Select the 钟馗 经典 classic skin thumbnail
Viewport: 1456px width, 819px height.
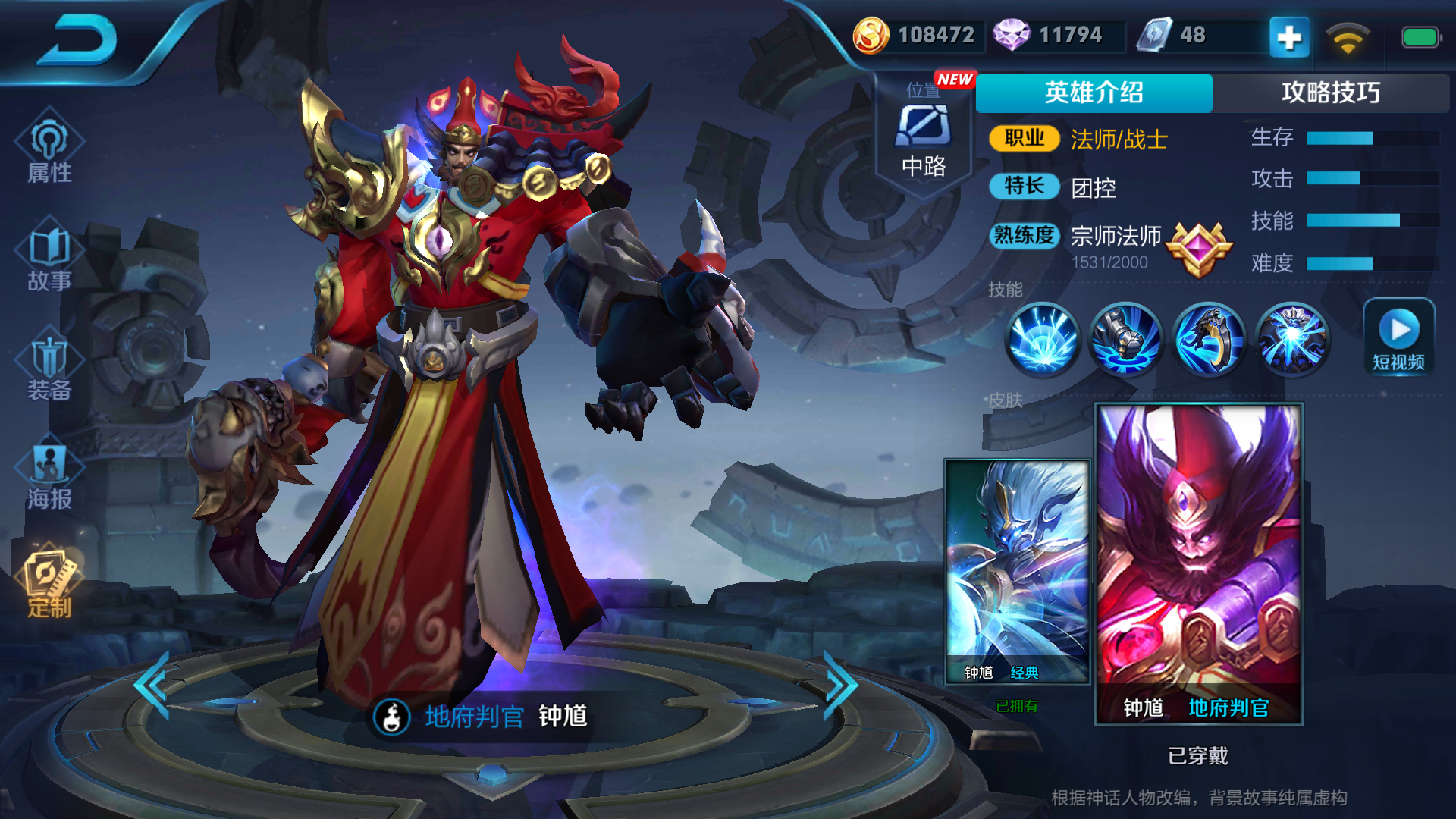point(1016,570)
